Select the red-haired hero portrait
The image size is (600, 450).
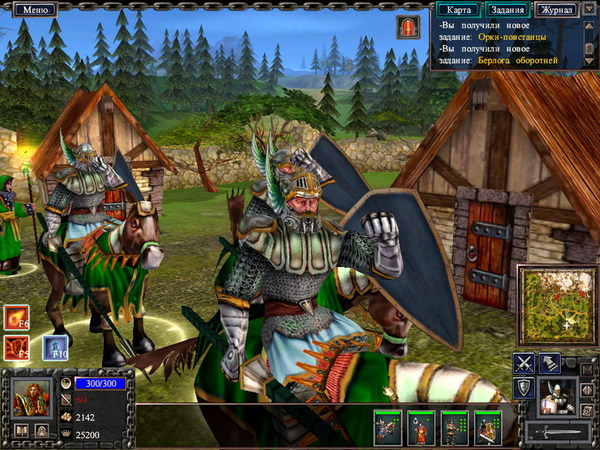pos(28,395)
